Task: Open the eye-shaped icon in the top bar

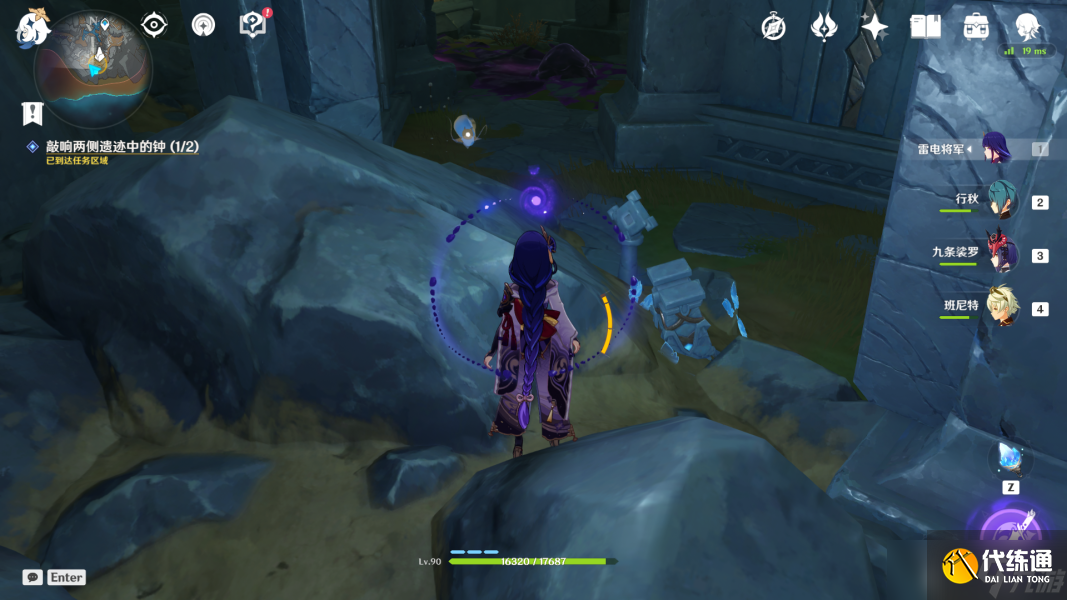Action: click(x=154, y=25)
